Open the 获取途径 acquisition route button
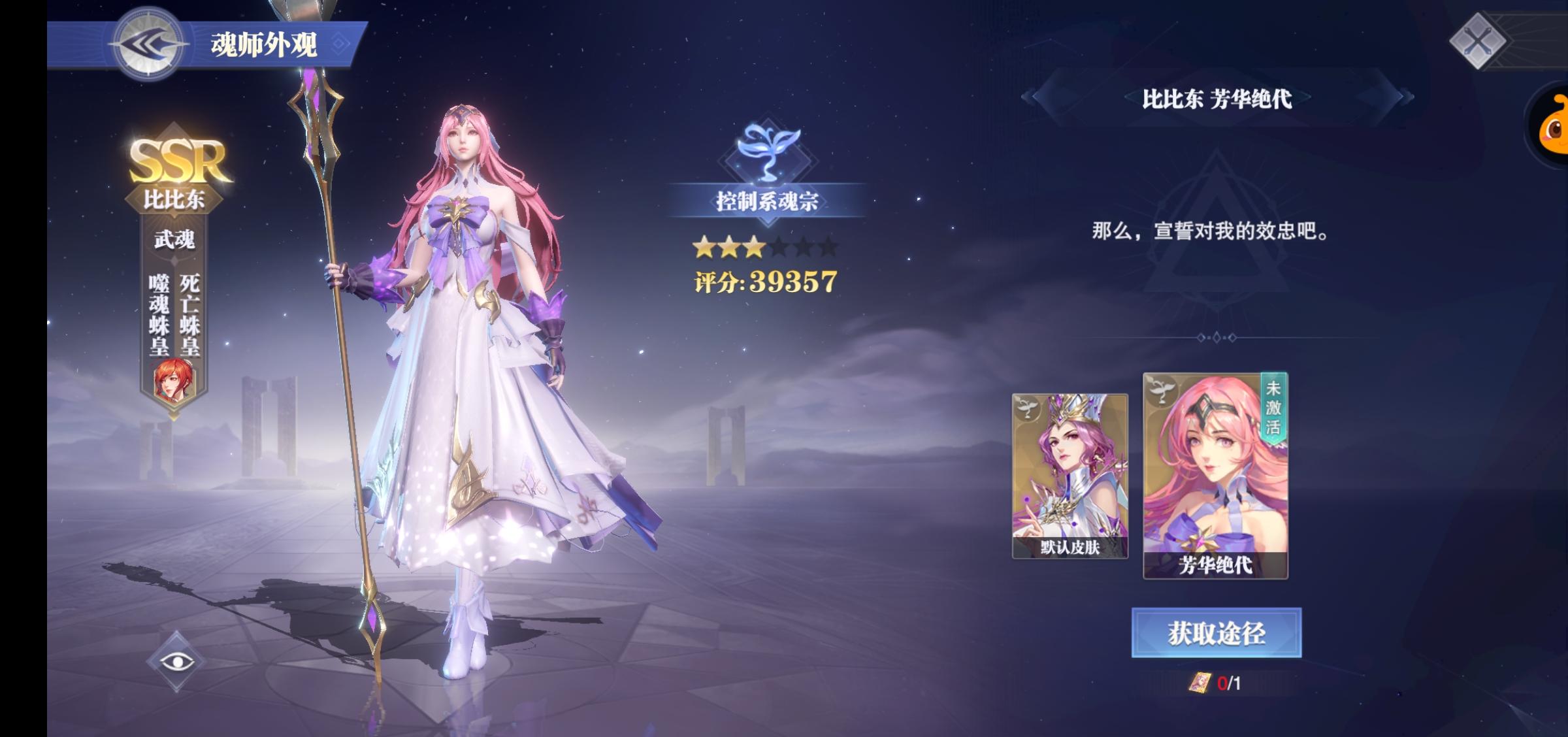Viewport: 1568px width, 737px height. tap(1216, 632)
